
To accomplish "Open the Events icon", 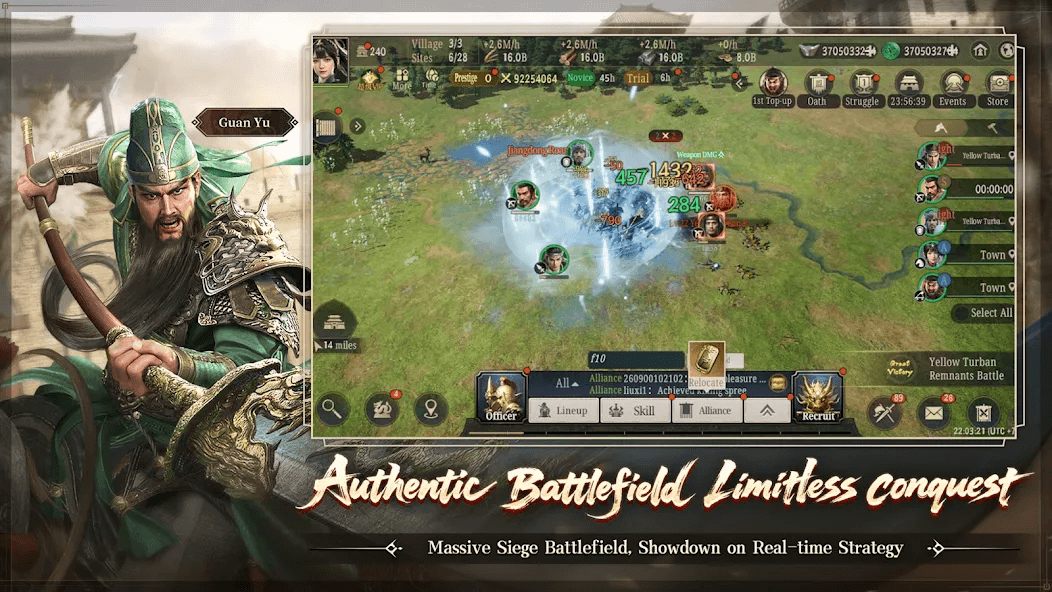I will coord(952,86).
